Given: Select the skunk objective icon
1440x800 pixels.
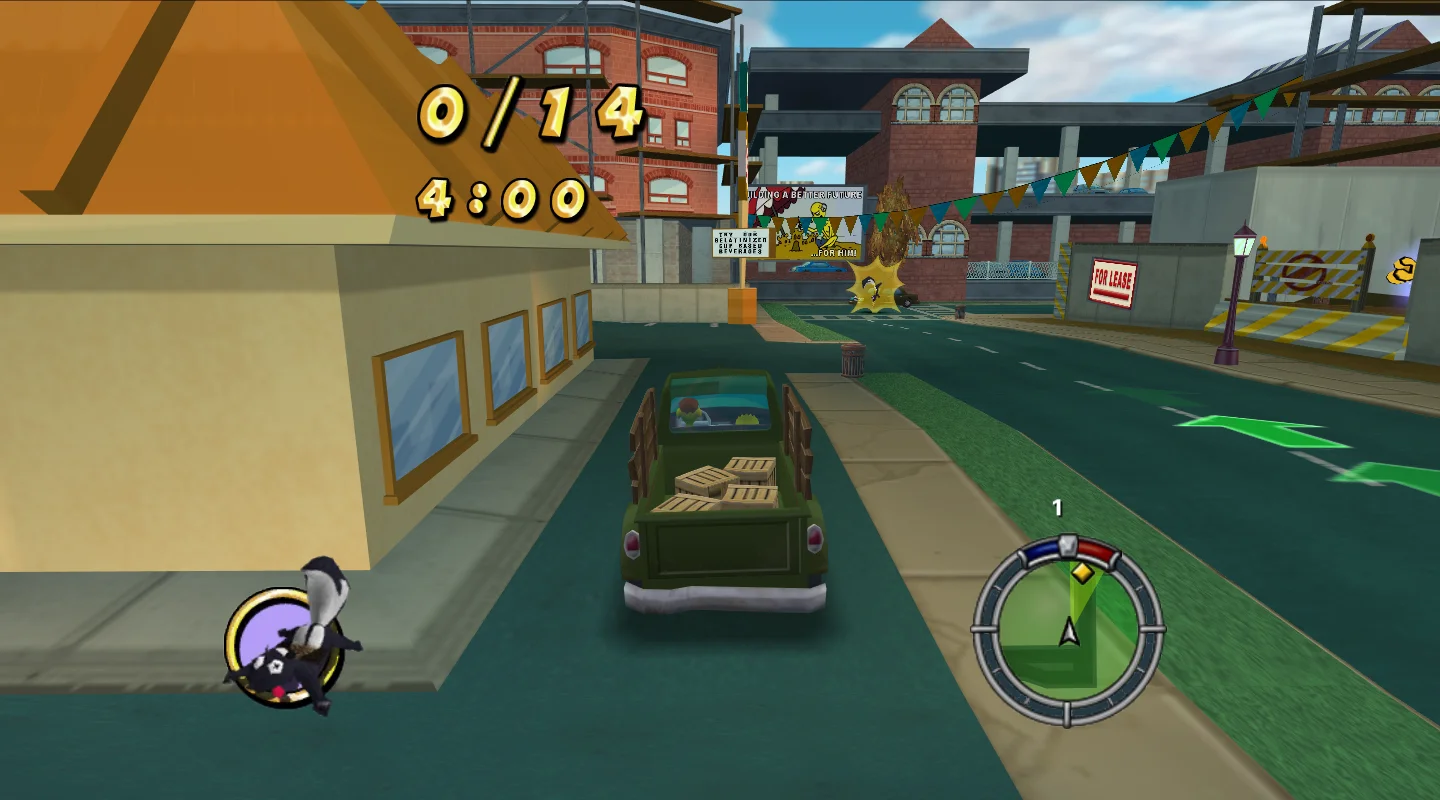Looking at the screenshot, I should pyautogui.click(x=288, y=640).
